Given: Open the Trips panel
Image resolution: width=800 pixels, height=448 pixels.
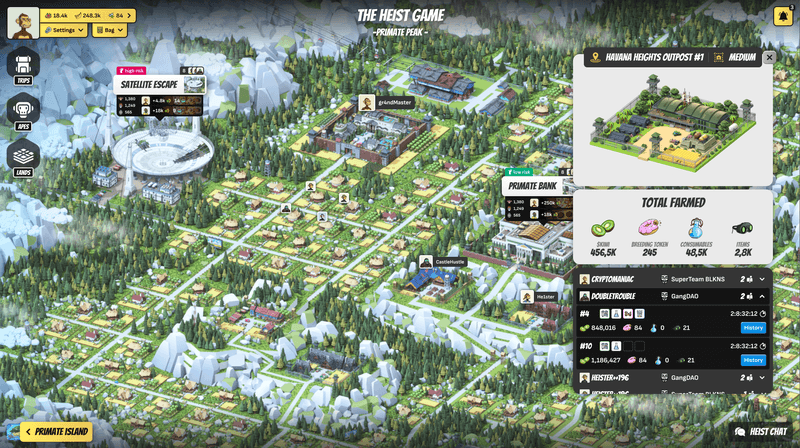Looking at the screenshot, I should tap(23, 65).
